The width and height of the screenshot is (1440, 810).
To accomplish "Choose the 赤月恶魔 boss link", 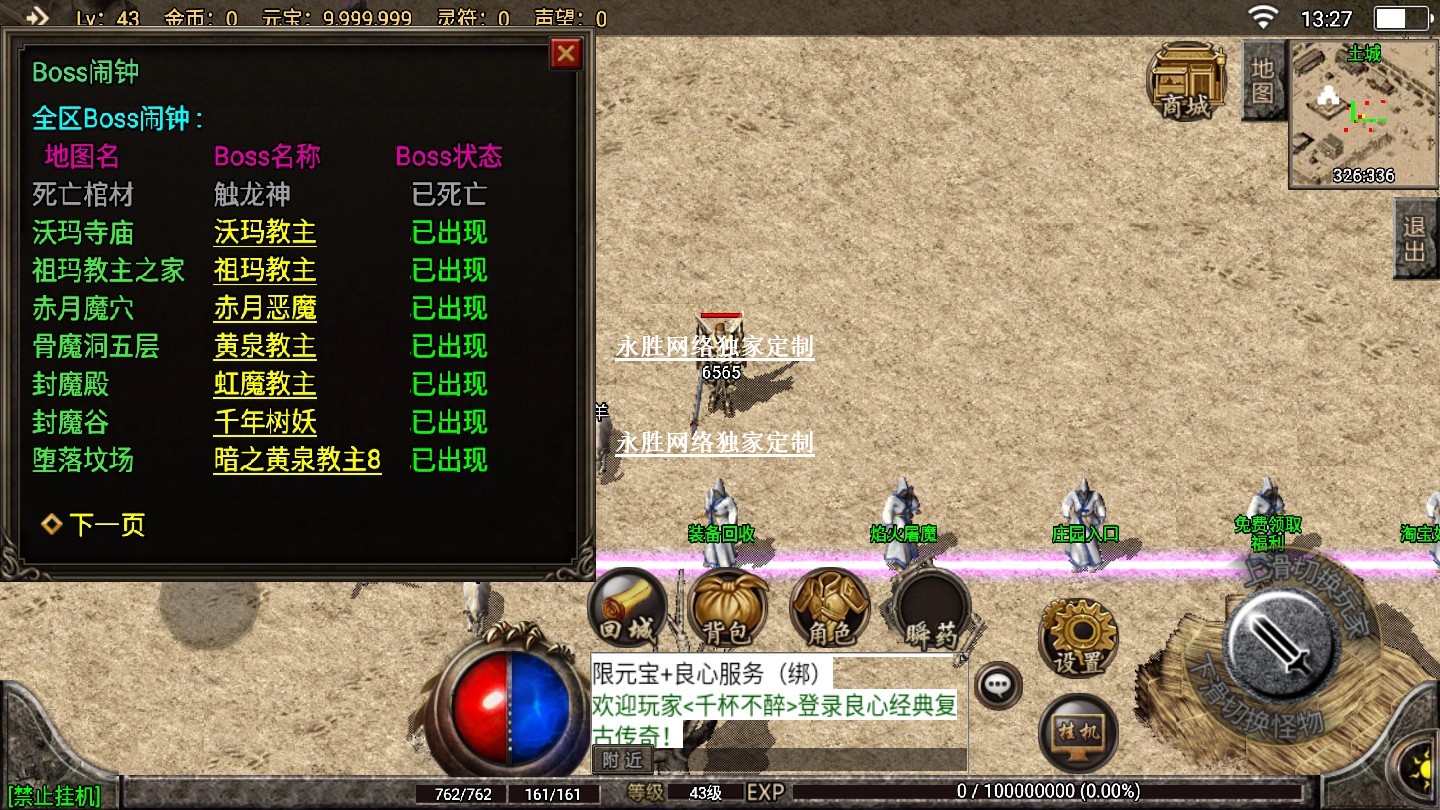I will [265, 309].
